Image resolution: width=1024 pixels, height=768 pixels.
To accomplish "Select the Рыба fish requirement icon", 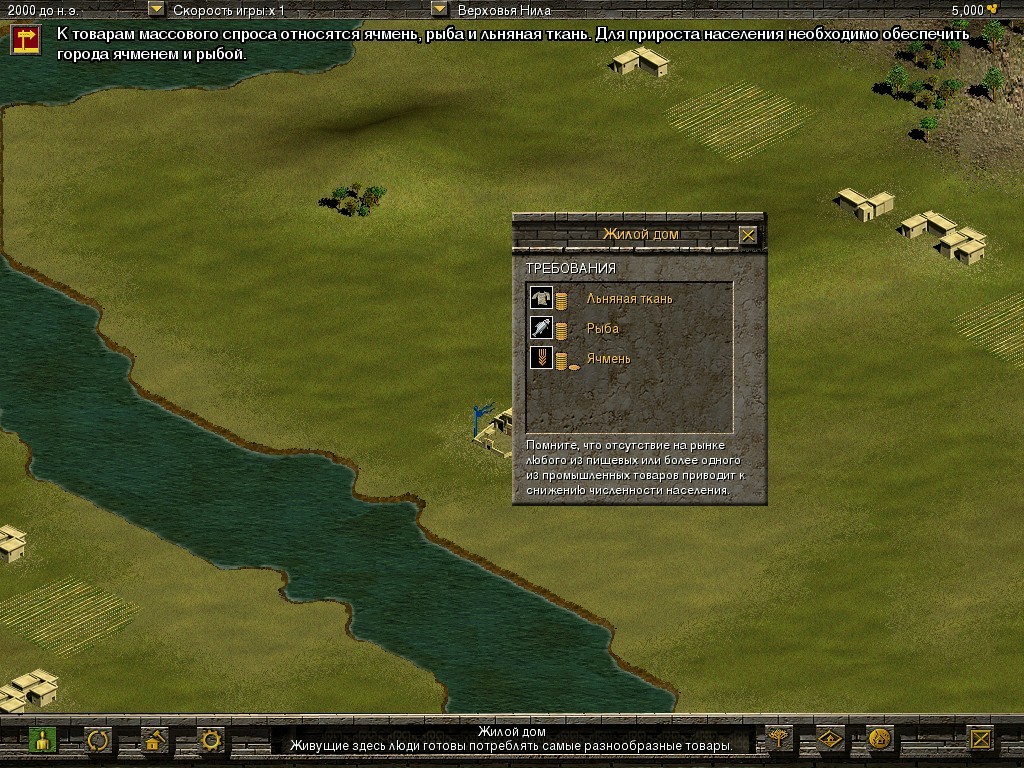I will [x=541, y=328].
